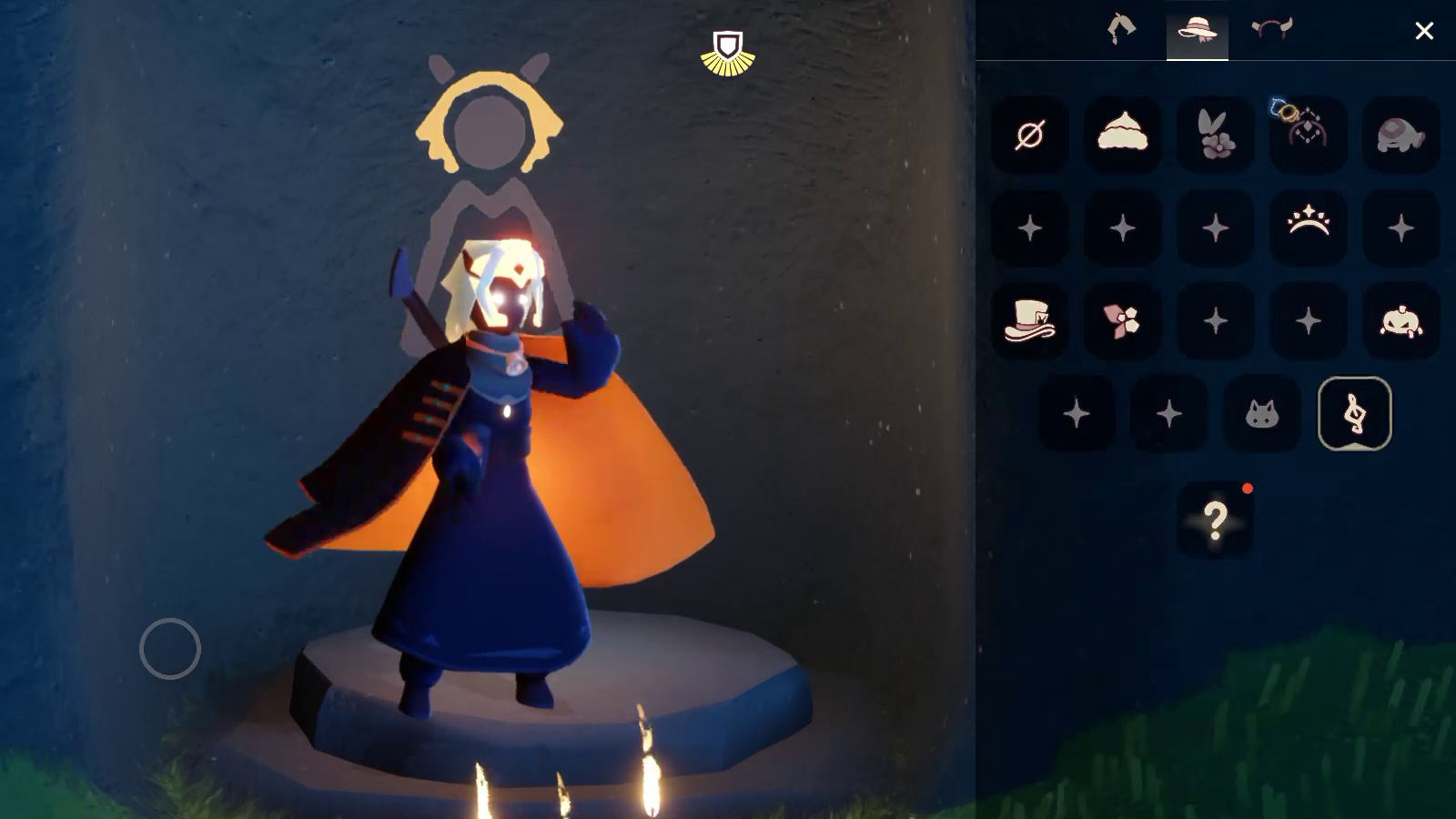Open the horns accessory tab
This screenshot has height=819, width=1456.
click(1271, 29)
